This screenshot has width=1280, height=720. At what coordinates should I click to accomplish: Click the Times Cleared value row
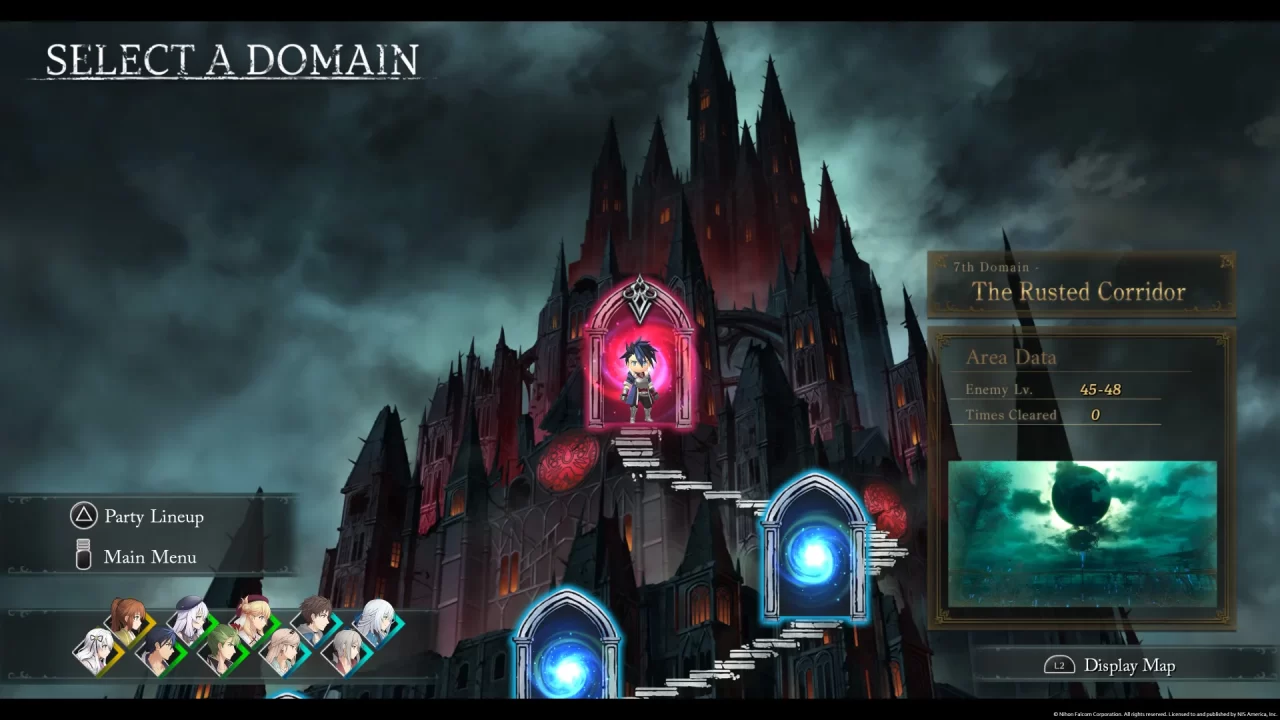pyautogui.click(x=1050, y=414)
